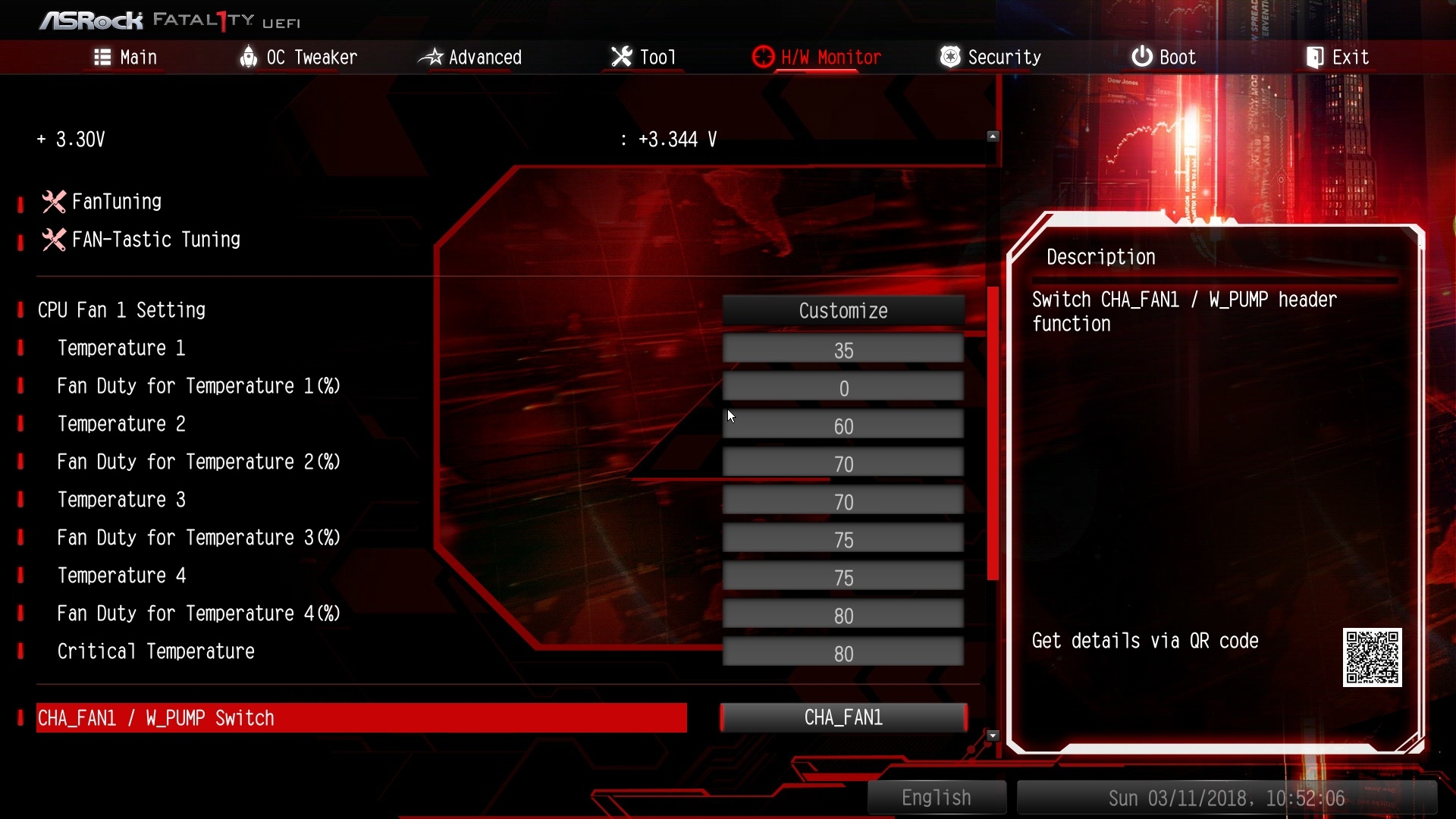Choose the Exit tab
1456x819 pixels.
pos(1338,58)
